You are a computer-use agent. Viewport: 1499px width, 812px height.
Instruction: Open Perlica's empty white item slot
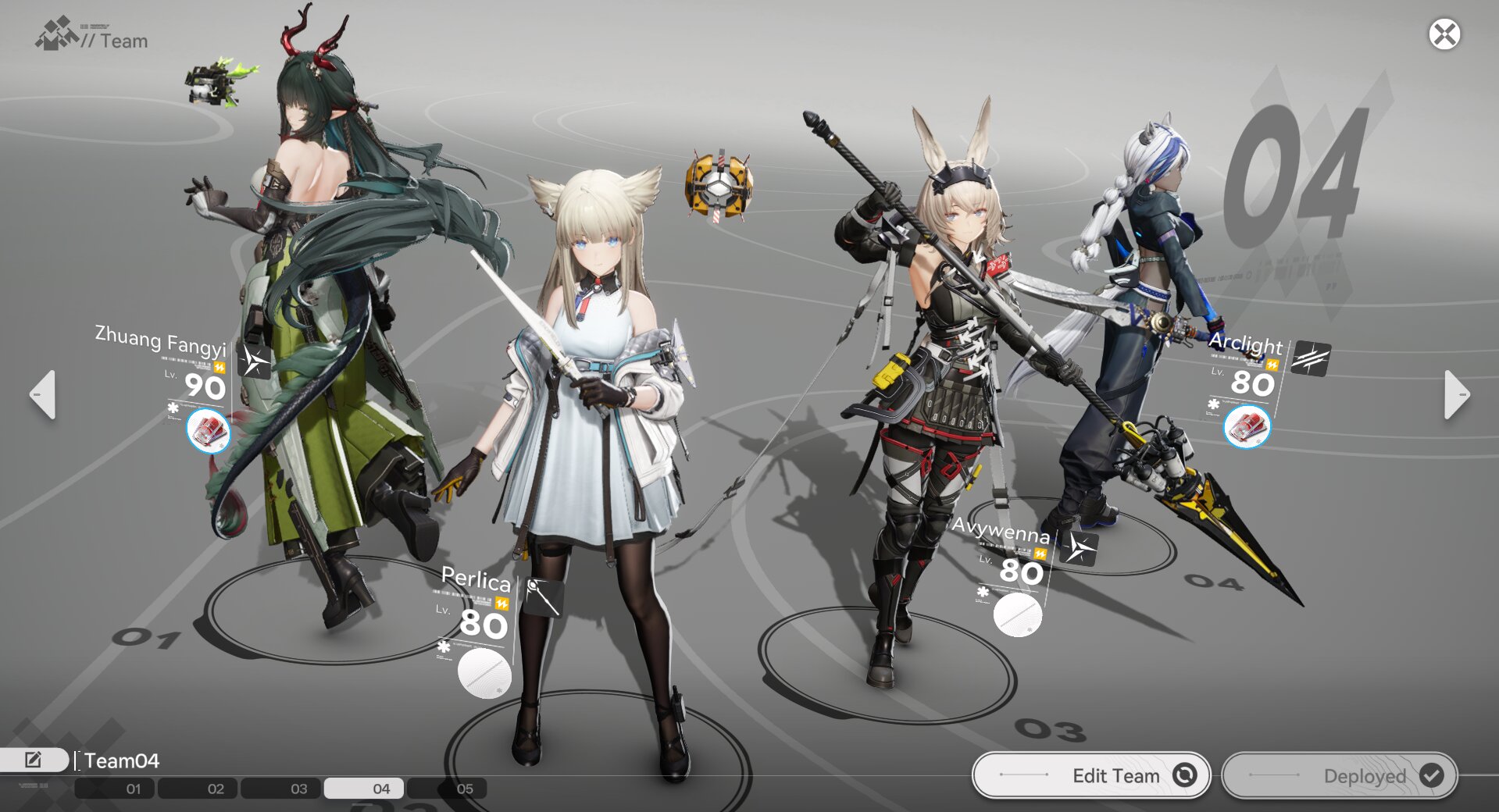tap(484, 673)
